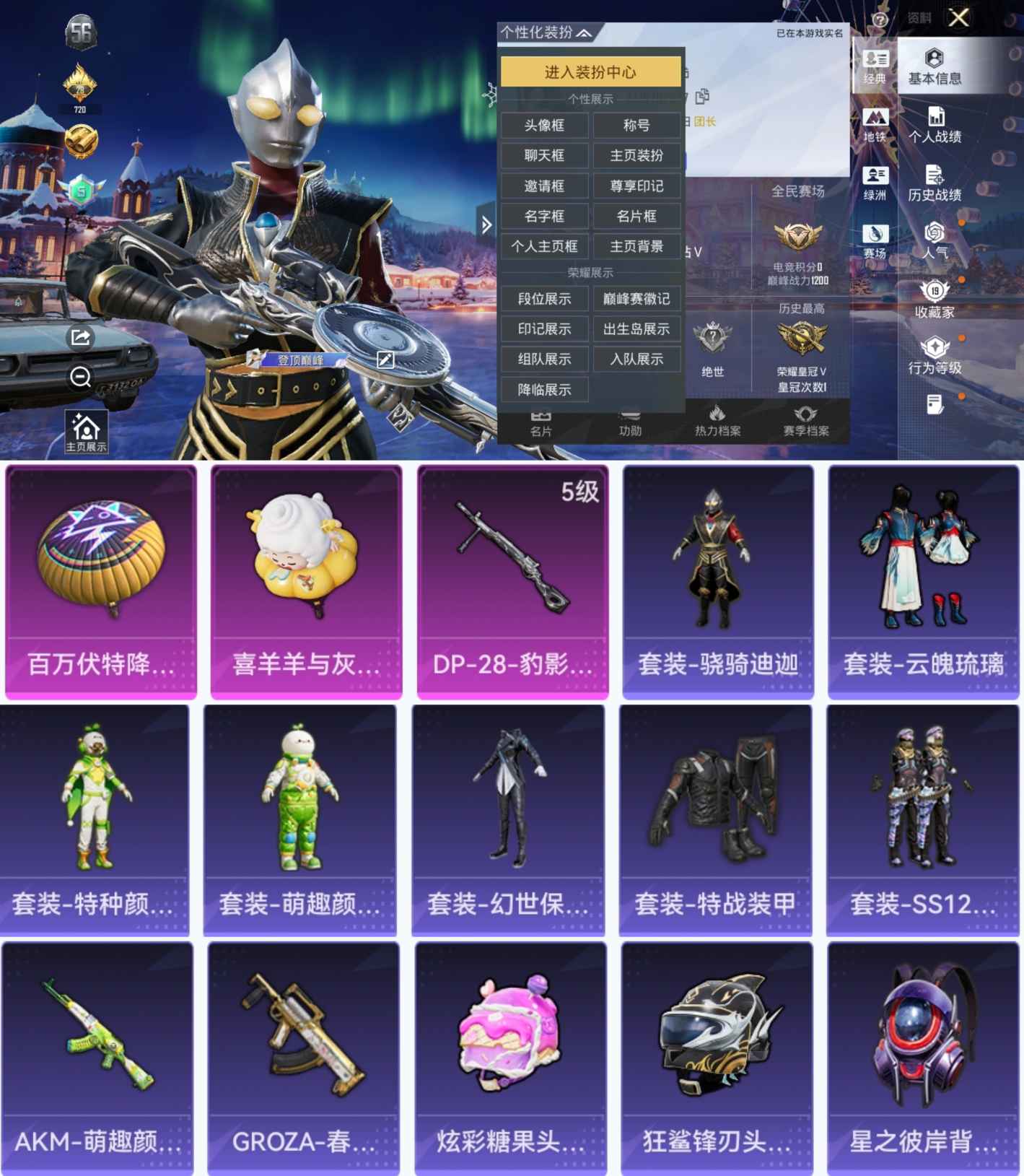Open the 绿洲 oasis mode icon
Image resolution: width=1024 pixels, height=1176 pixels.
[x=875, y=182]
